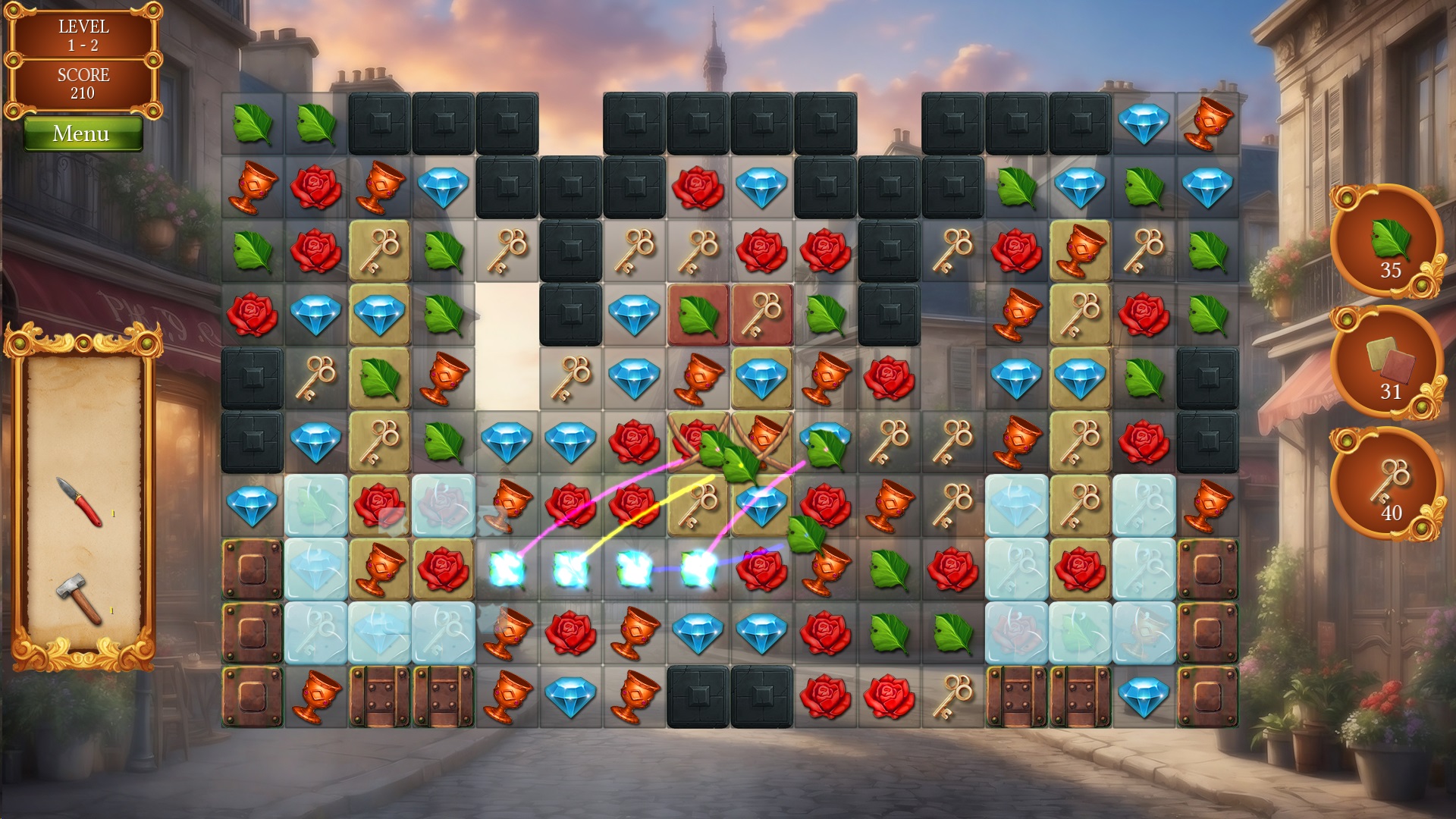Choose the key on the red tile
The height and width of the screenshot is (819, 1456).
(761, 315)
